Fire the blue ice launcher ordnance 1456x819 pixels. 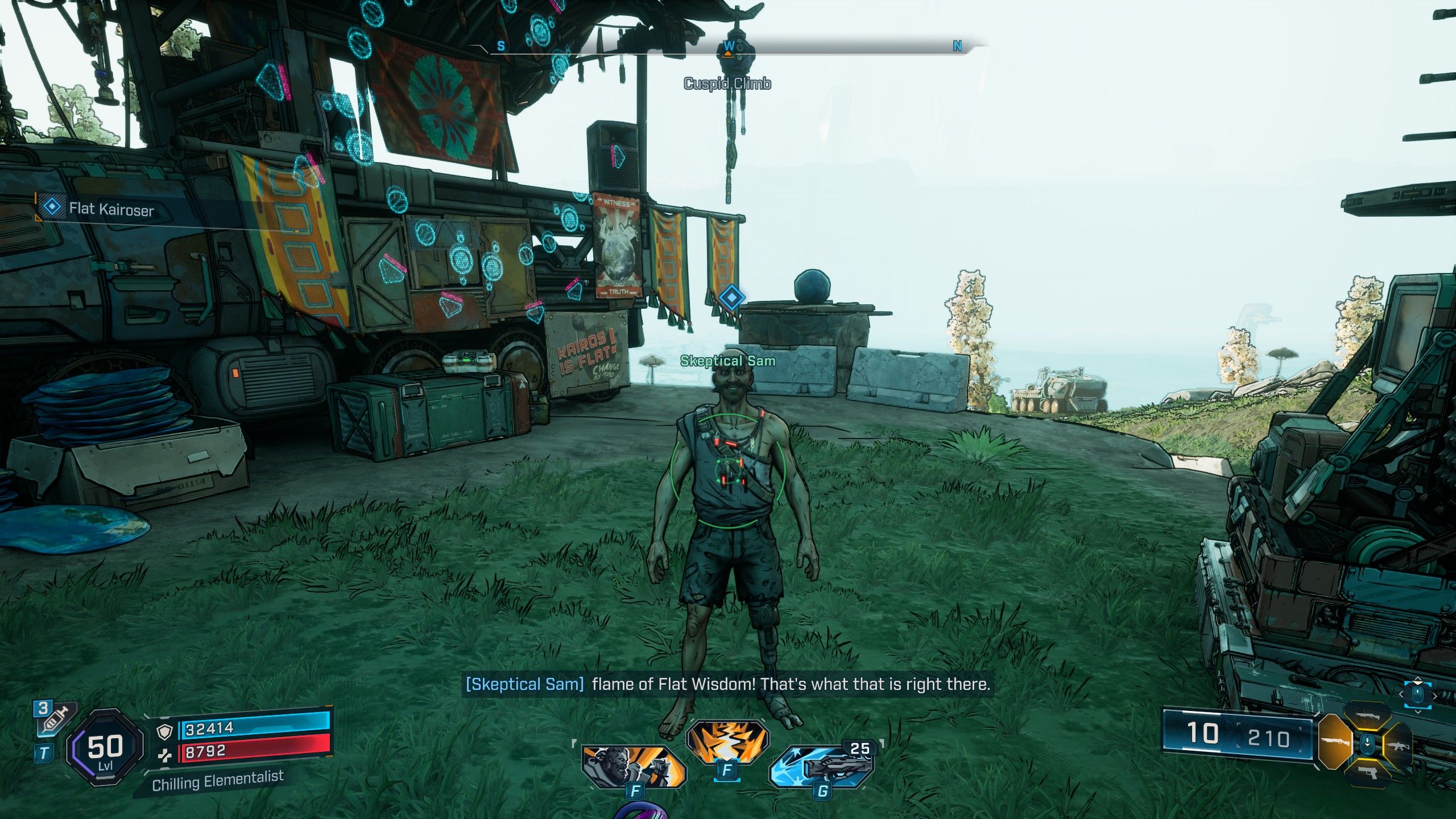pos(822,766)
